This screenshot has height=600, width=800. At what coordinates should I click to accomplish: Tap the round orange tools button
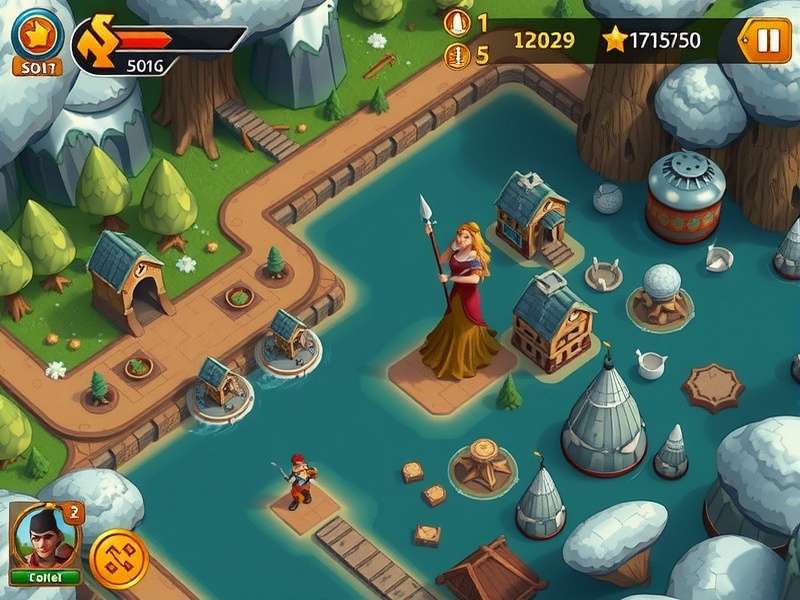click(119, 557)
